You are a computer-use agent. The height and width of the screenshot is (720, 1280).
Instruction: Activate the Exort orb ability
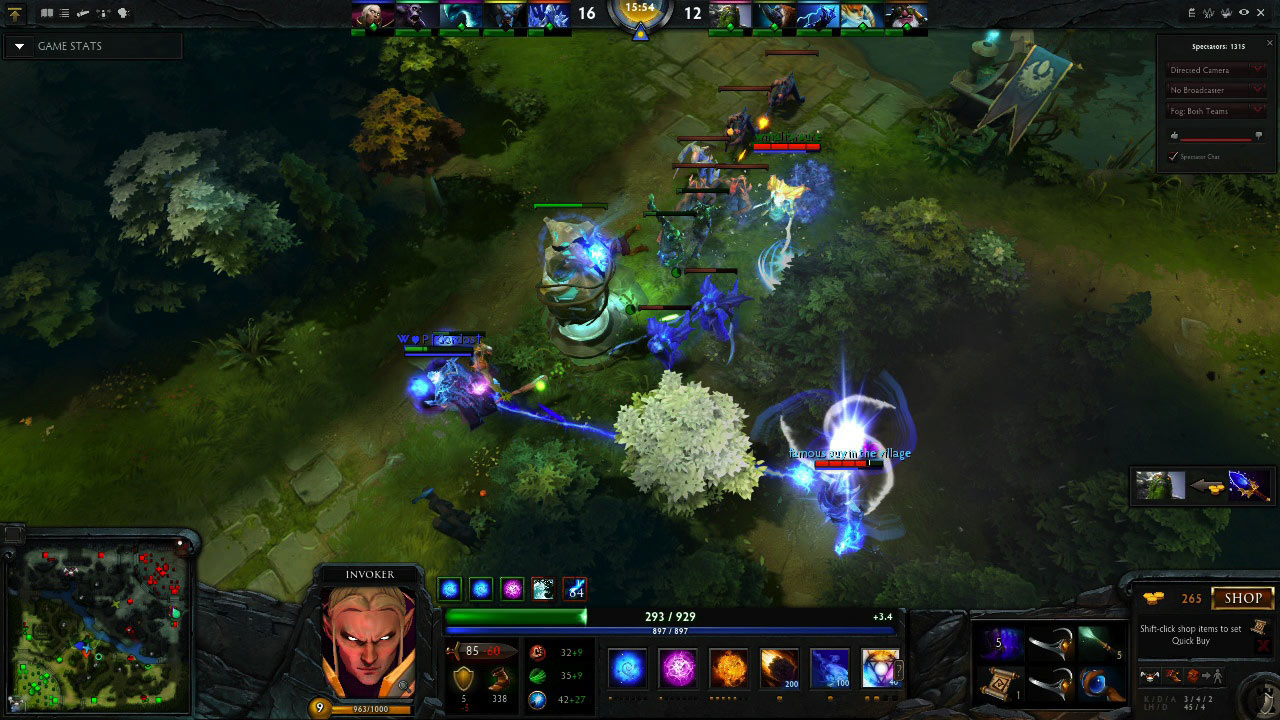728,668
